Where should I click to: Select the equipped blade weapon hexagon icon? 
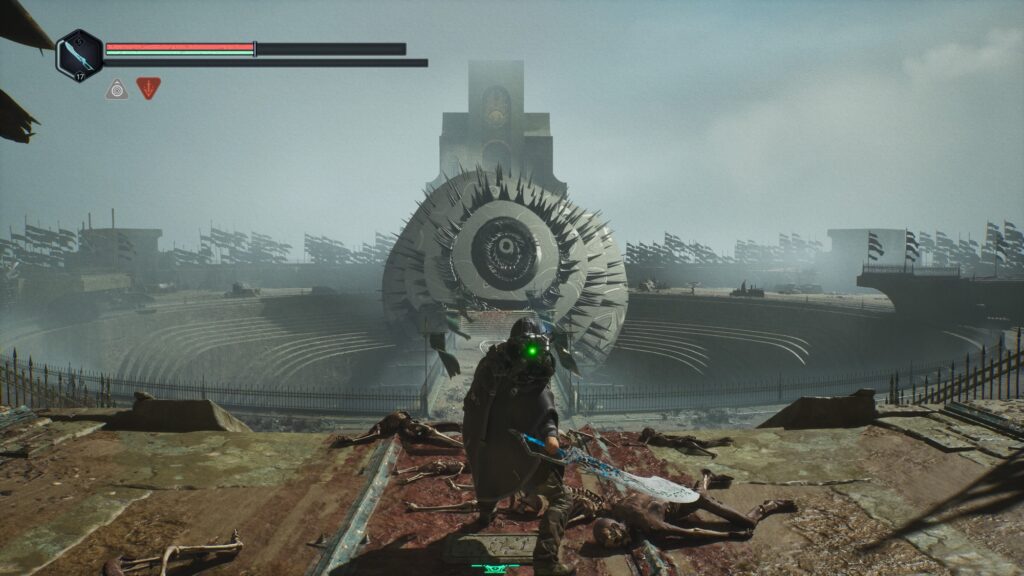point(79,54)
